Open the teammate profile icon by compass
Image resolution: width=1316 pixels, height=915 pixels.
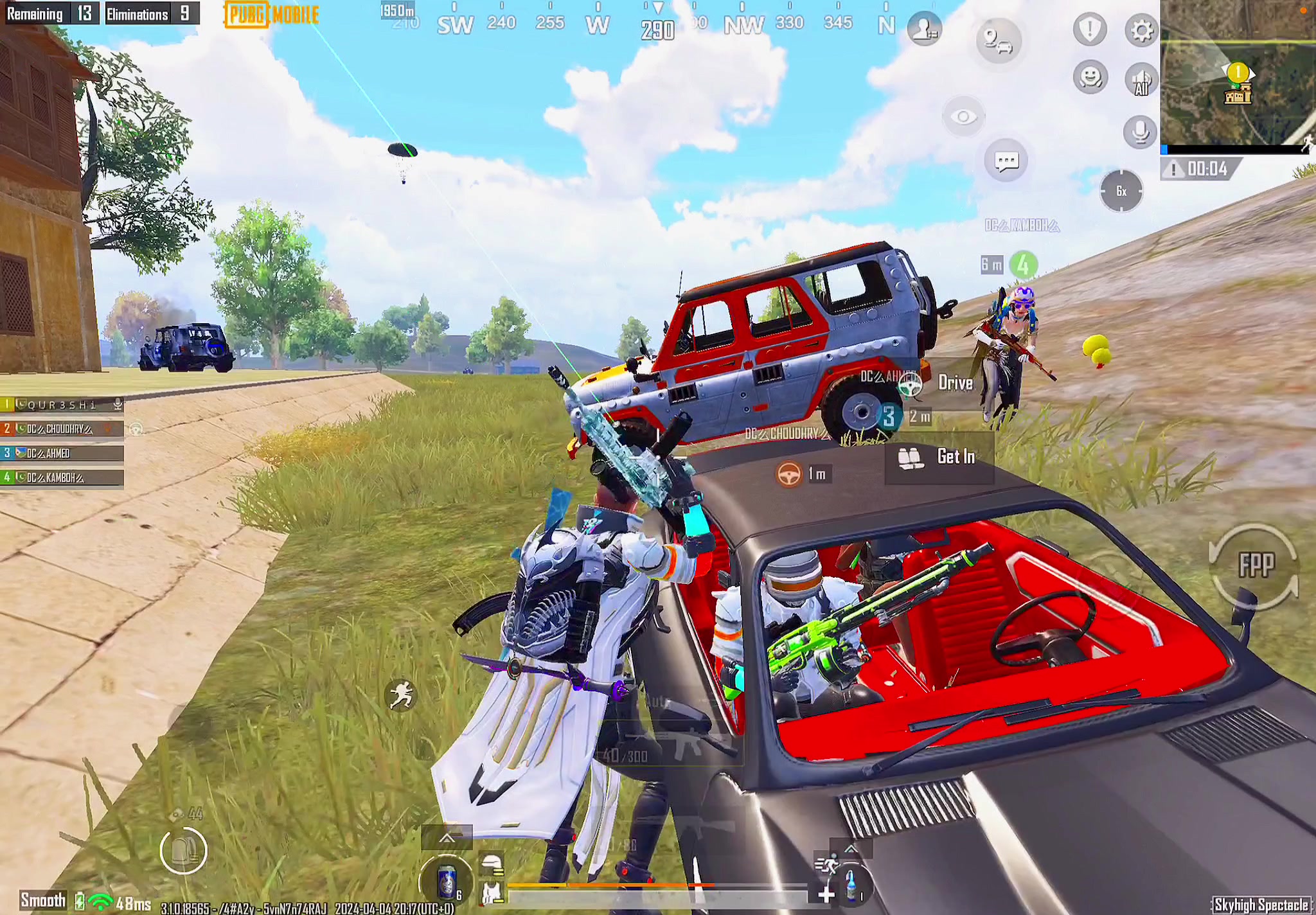[x=925, y=29]
